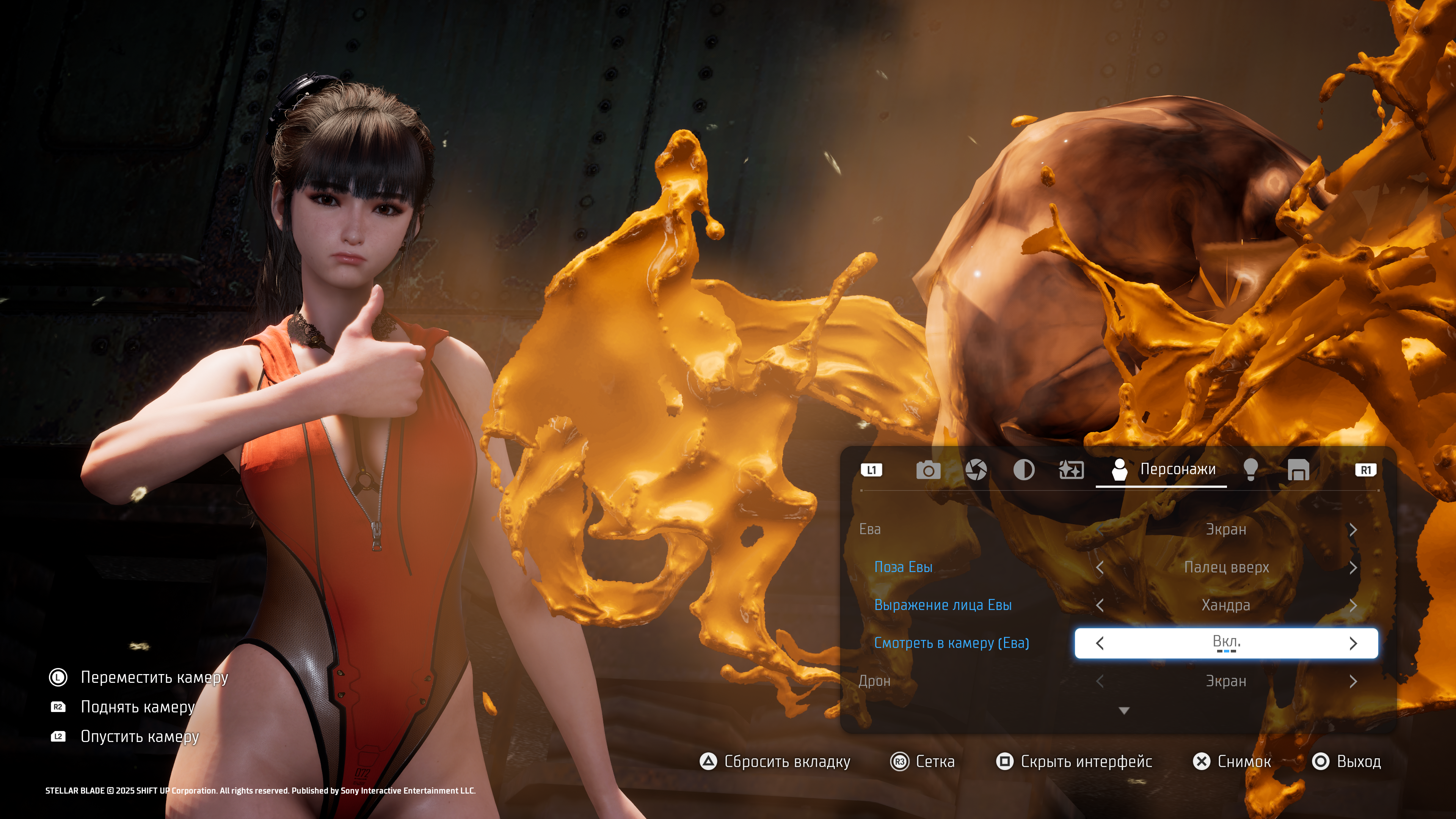Screen dimensions: 1456x819
Task: Select the Поза Евы option row
Action: point(903,567)
